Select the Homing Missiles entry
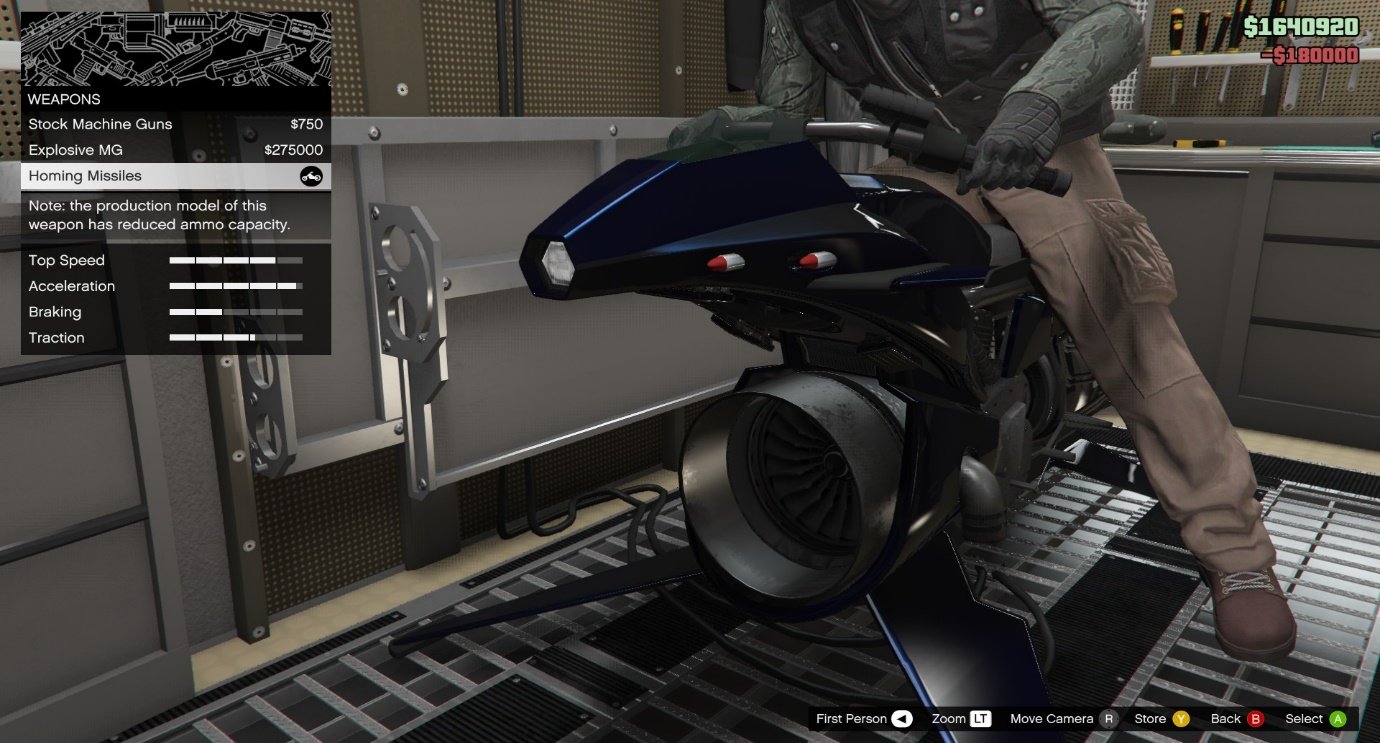This screenshot has width=1380, height=743. click(175, 176)
